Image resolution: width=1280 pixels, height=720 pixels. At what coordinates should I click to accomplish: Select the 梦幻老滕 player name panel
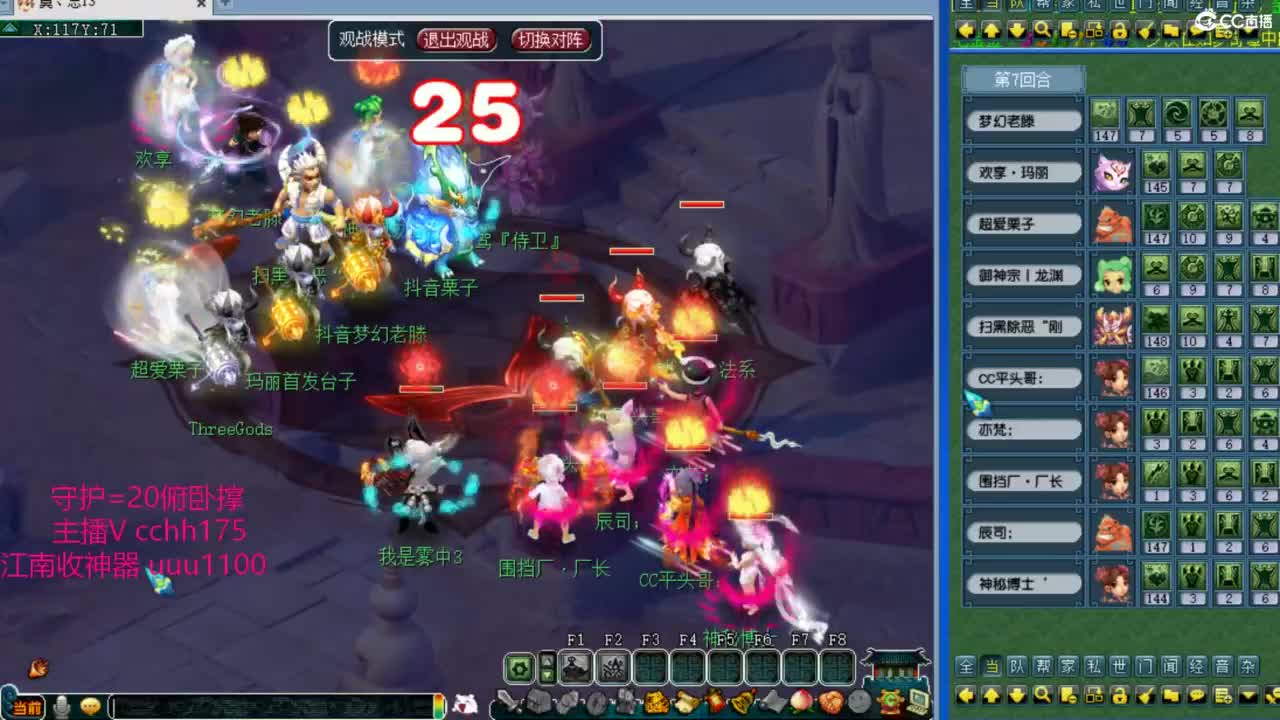pyautogui.click(x=1021, y=119)
